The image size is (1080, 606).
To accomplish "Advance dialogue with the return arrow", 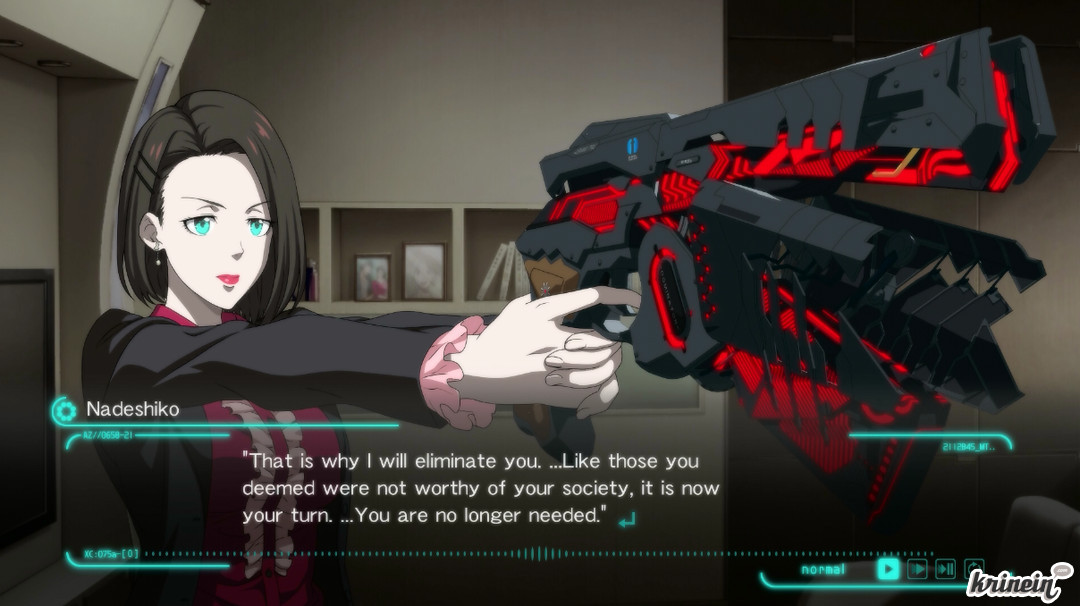I will click(x=628, y=519).
